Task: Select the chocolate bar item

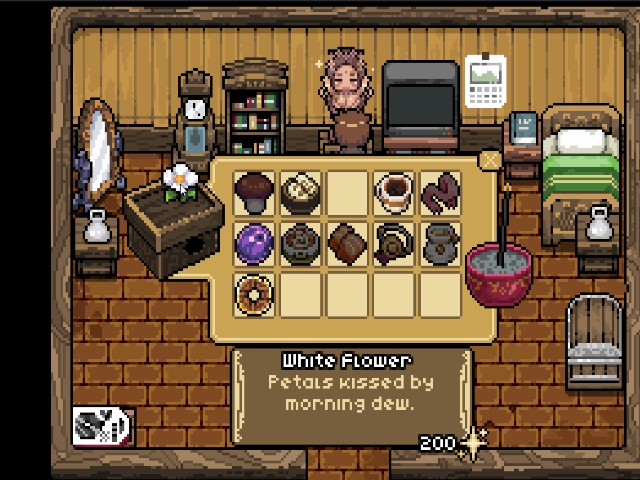Action: coord(347,243)
